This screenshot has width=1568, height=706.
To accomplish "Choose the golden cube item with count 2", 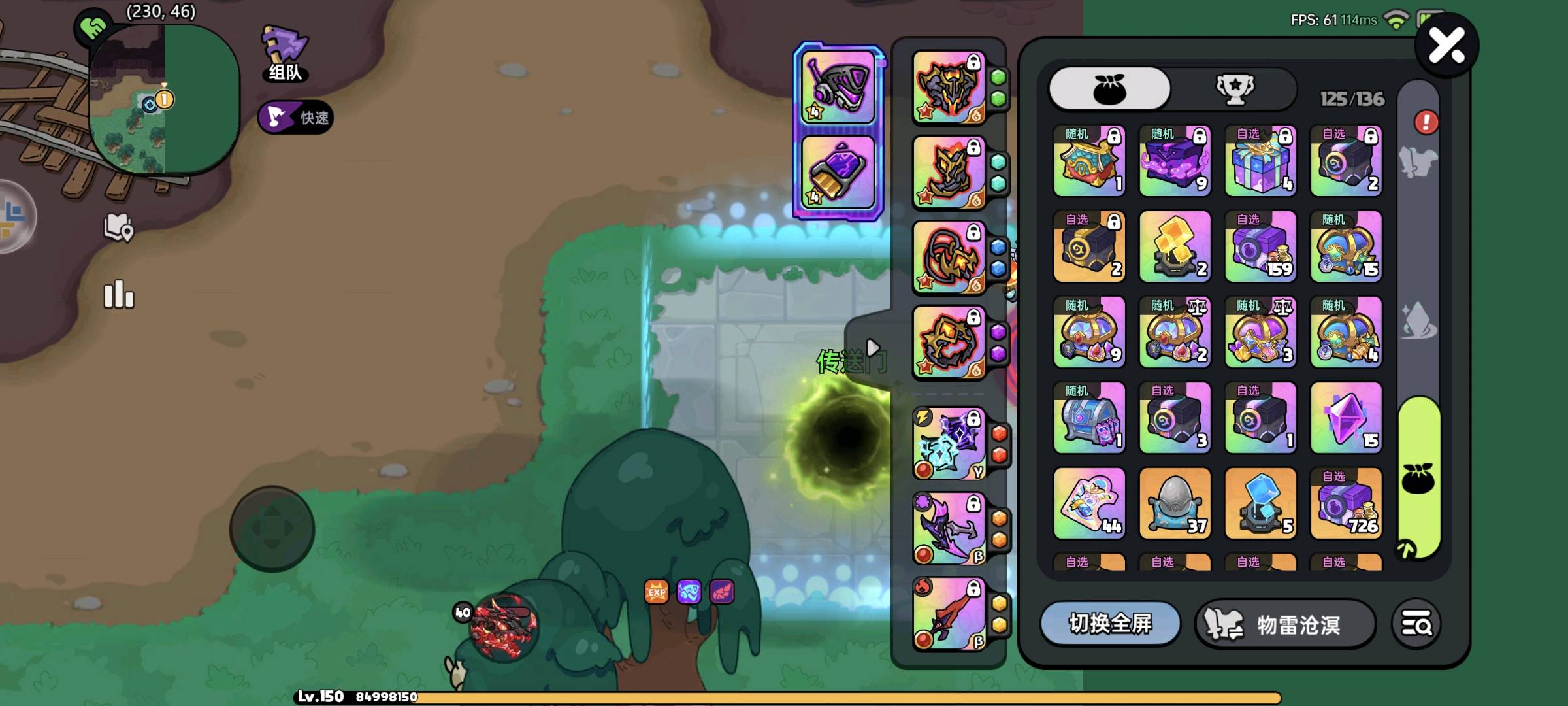I will [x=1175, y=247].
